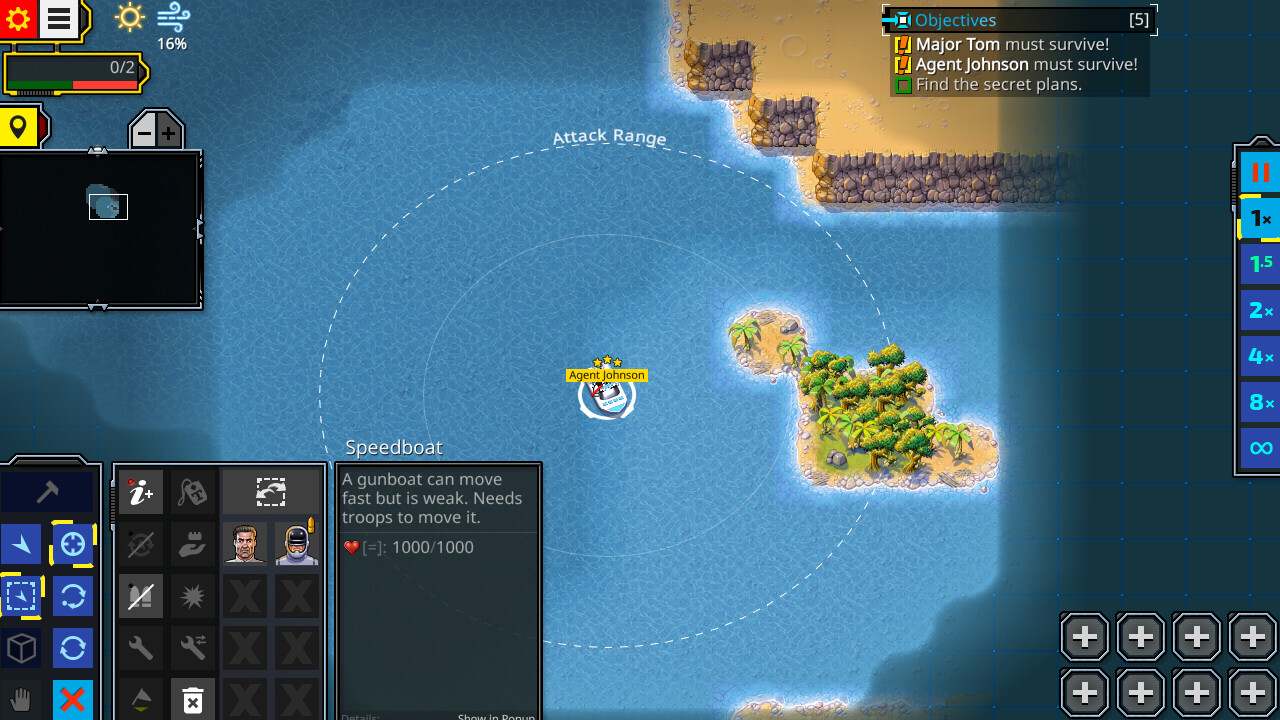Check the 'Find the secret plans' objective
Image resolution: width=1280 pixels, height=720 pixels.
pos(903,84)
